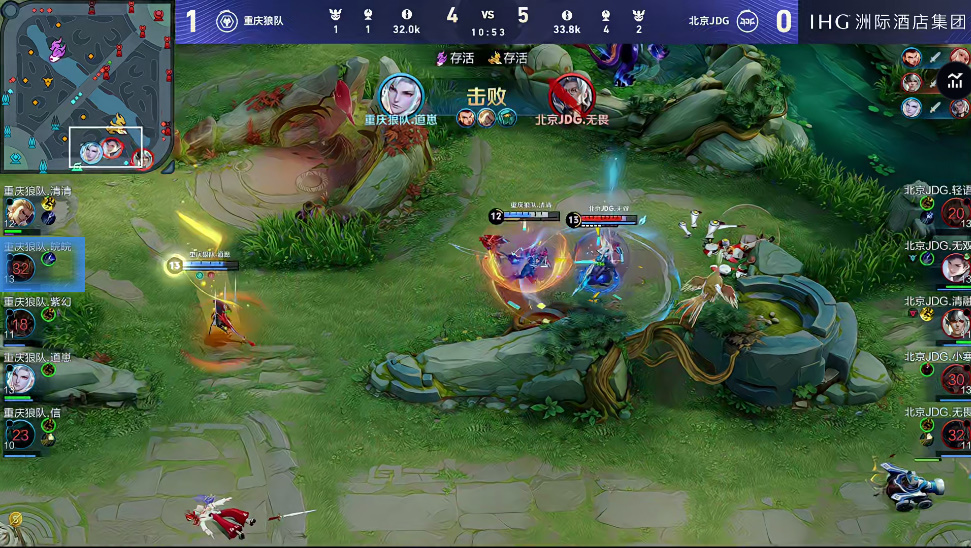Click 无畏's crossed-out portrait in the kill banner
Image resolution: width=971 pixels, height=548 pixels.
point(568,94)
